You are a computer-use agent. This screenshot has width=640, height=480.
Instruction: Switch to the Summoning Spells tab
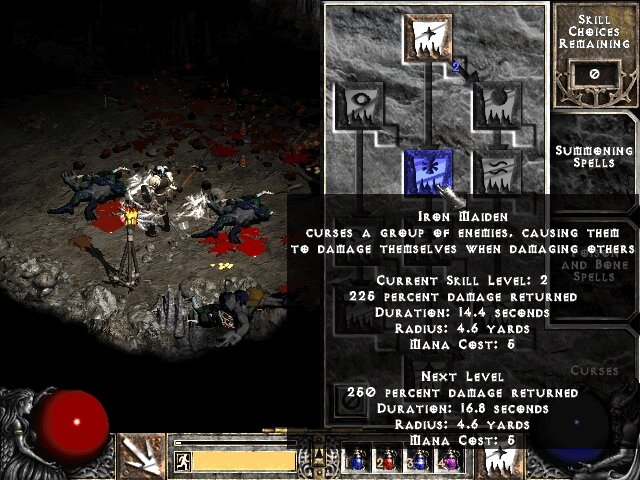point(594,155)
